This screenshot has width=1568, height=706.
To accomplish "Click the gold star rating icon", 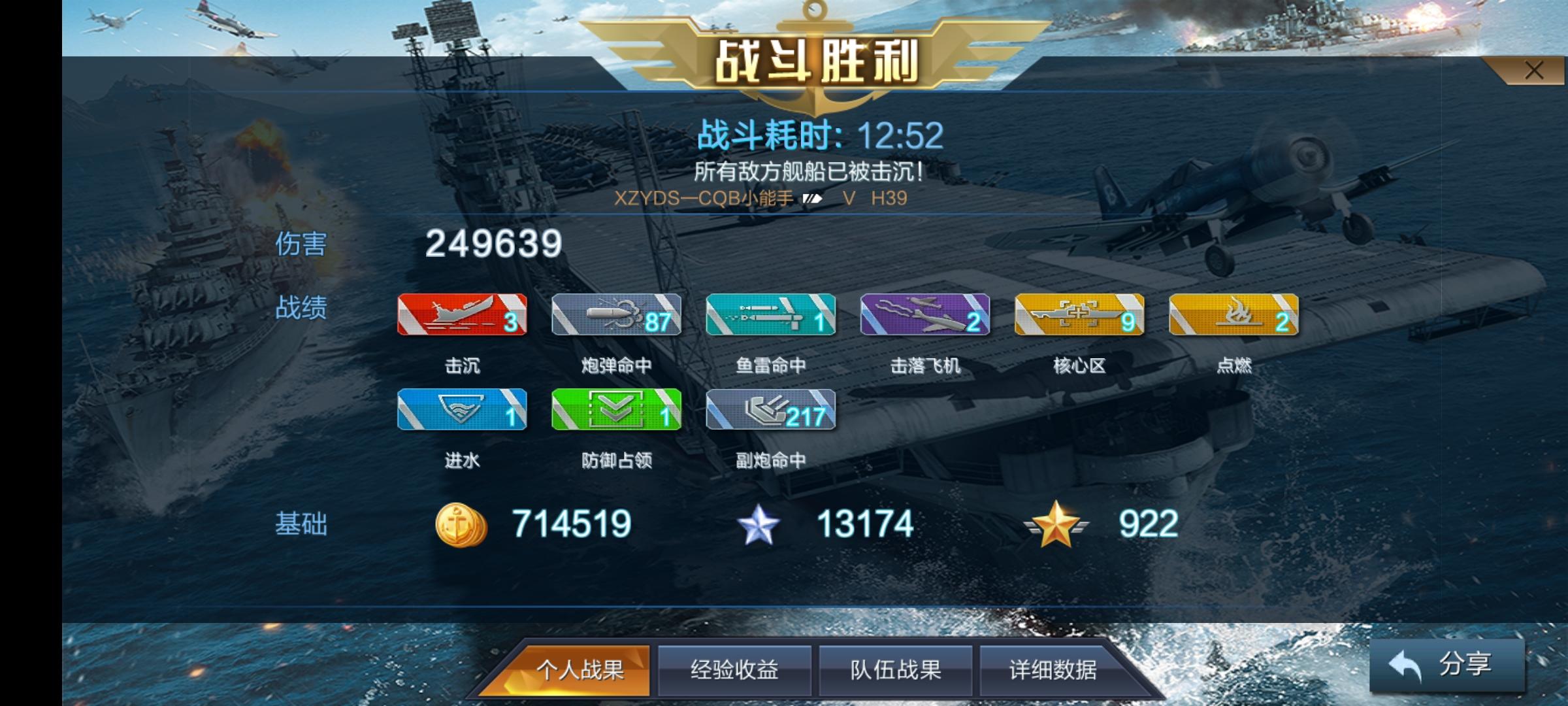I will pyautogui.click(x=1057, y=522).
